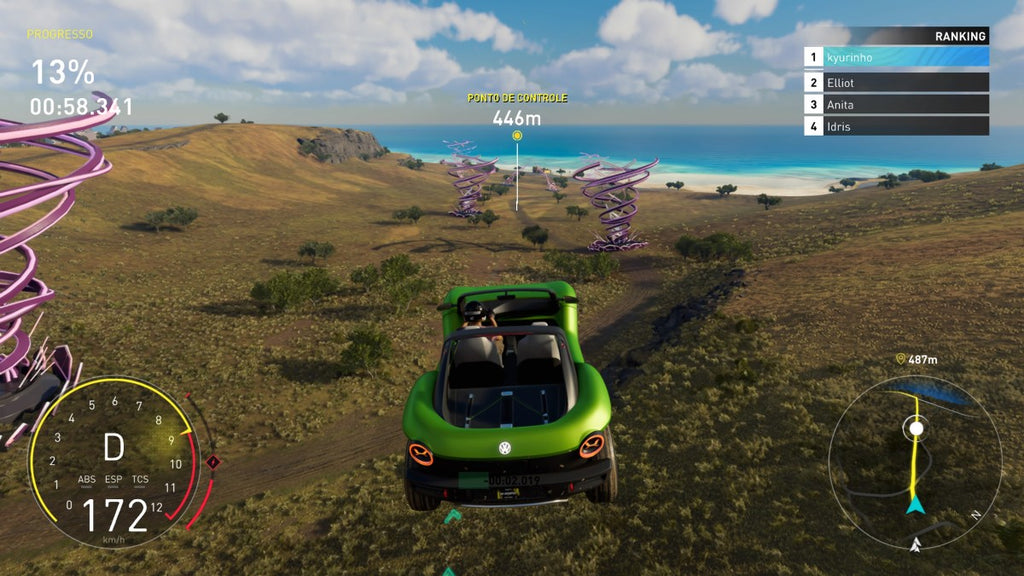1024x576 pixels.
Task: Click the red nitro icon beside speedometer
Action: tap(212, 462)
